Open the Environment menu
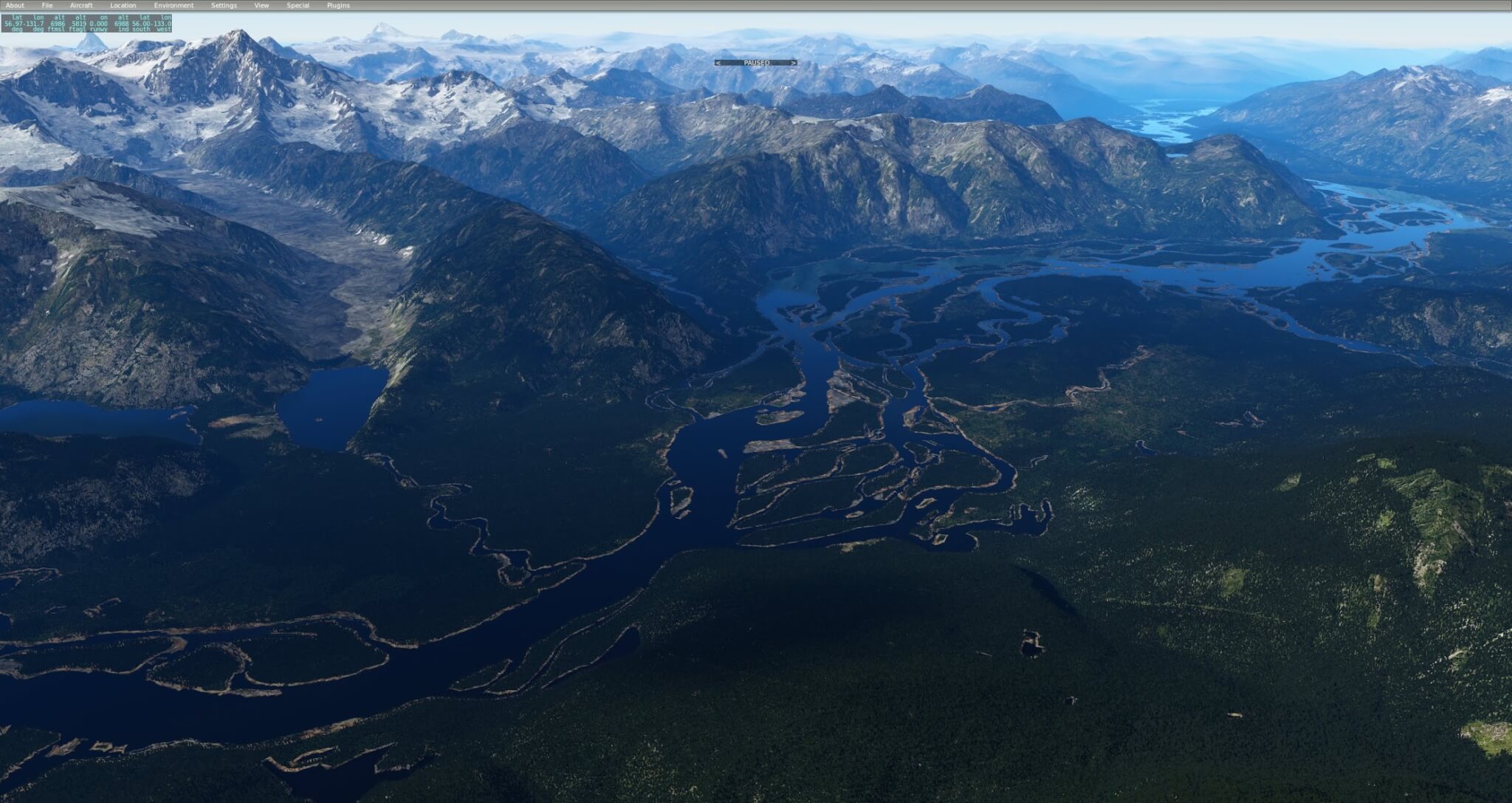 click(x=174, y=4)
